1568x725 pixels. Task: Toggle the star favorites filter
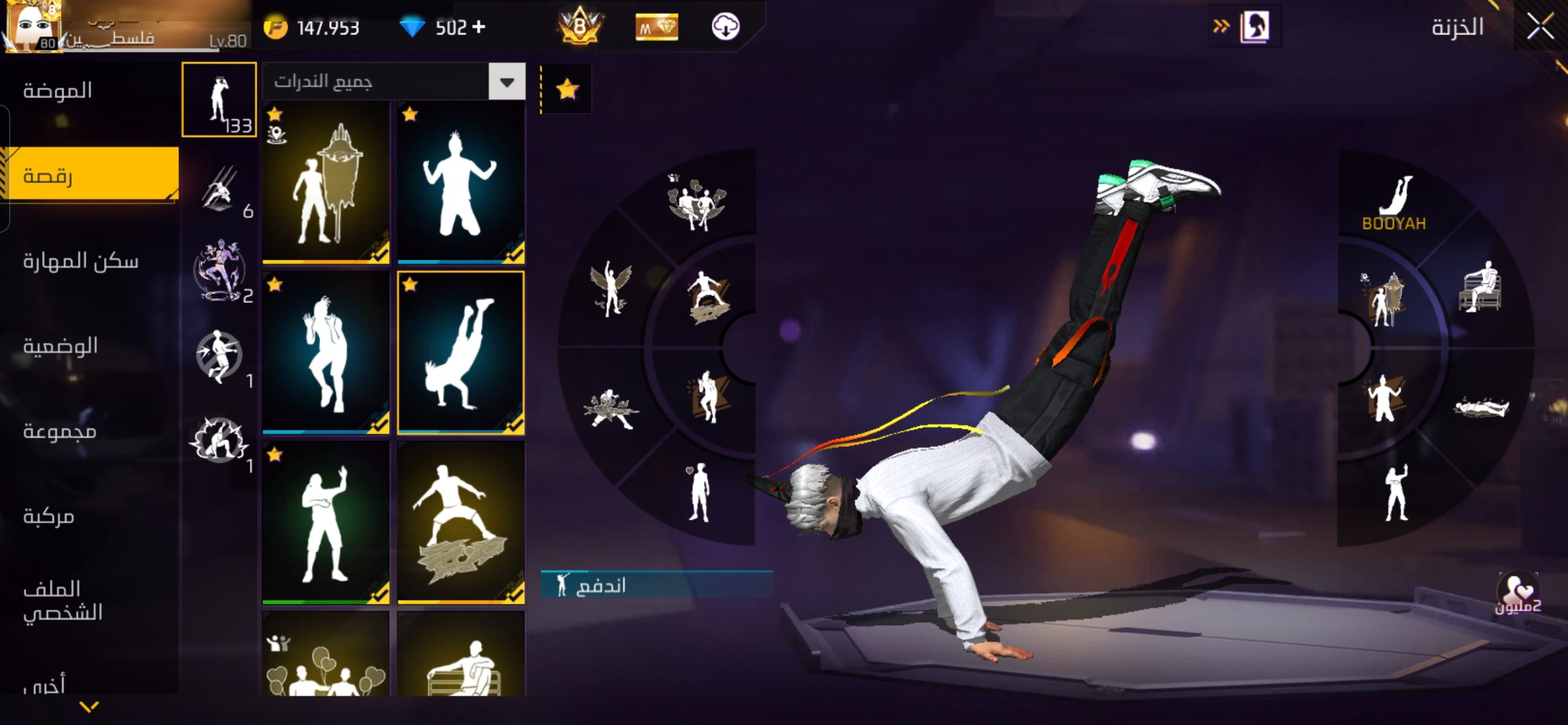(x=567, y=89)
